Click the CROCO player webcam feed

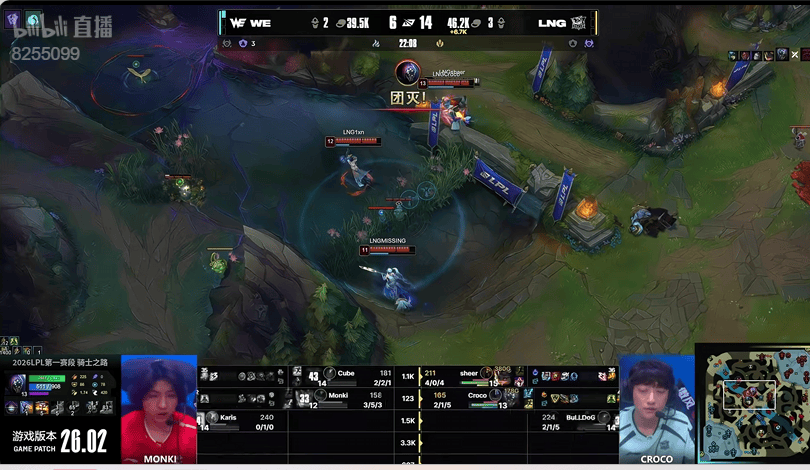point(656,409)
